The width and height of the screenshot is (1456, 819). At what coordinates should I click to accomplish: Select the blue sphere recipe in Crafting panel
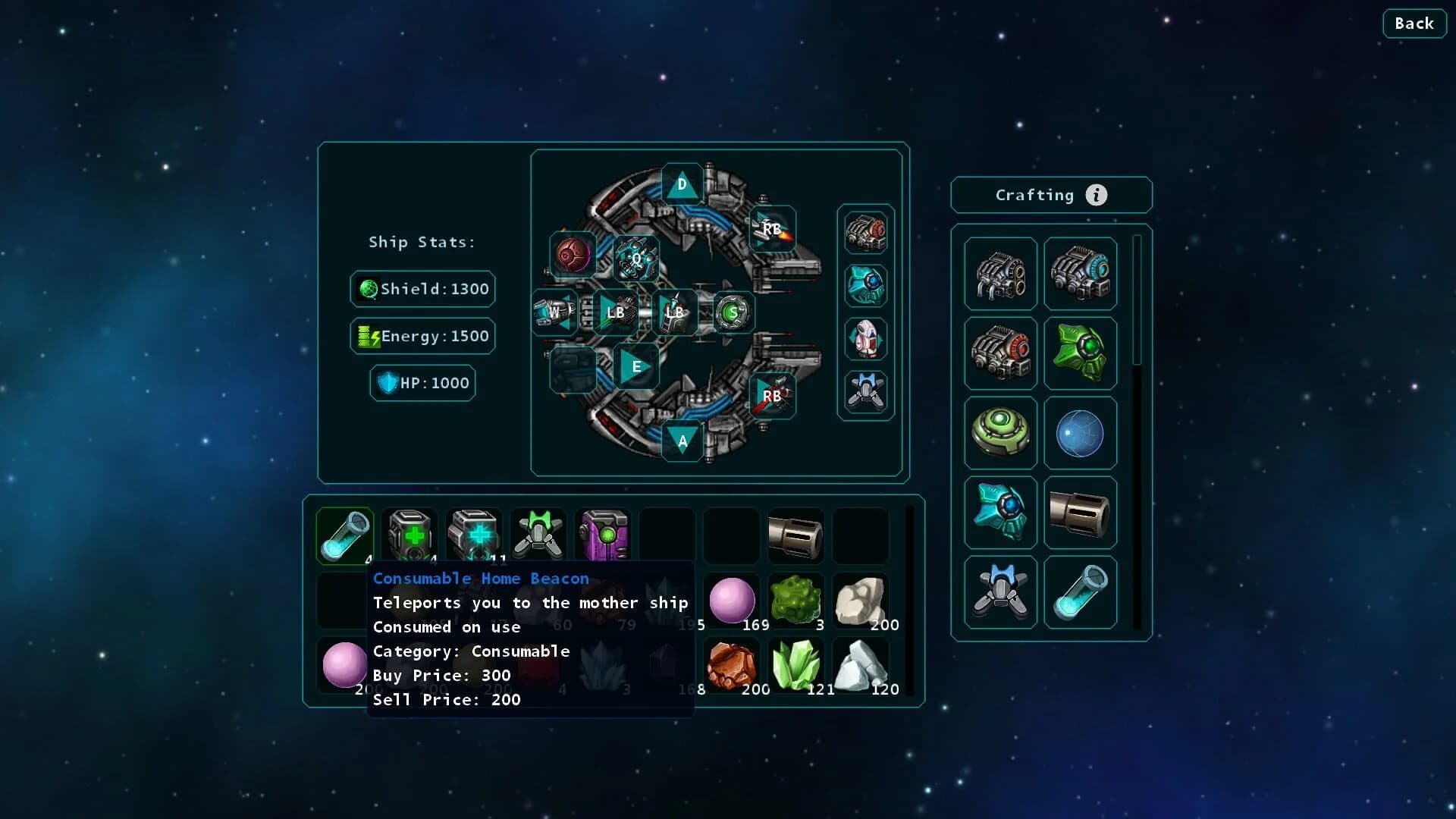pos(1080,432)
